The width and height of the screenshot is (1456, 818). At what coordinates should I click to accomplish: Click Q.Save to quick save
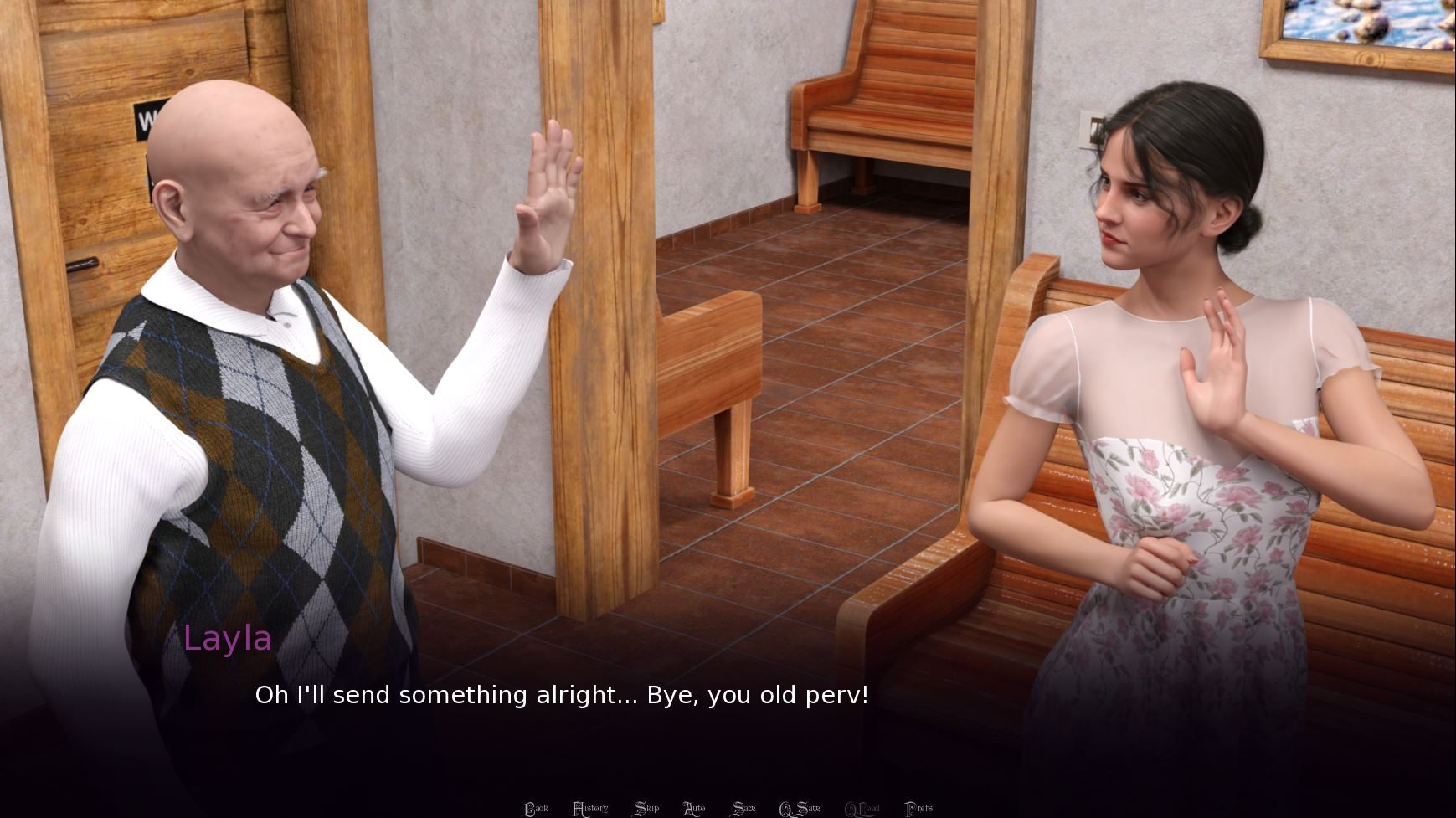click(x=800, y=808)
